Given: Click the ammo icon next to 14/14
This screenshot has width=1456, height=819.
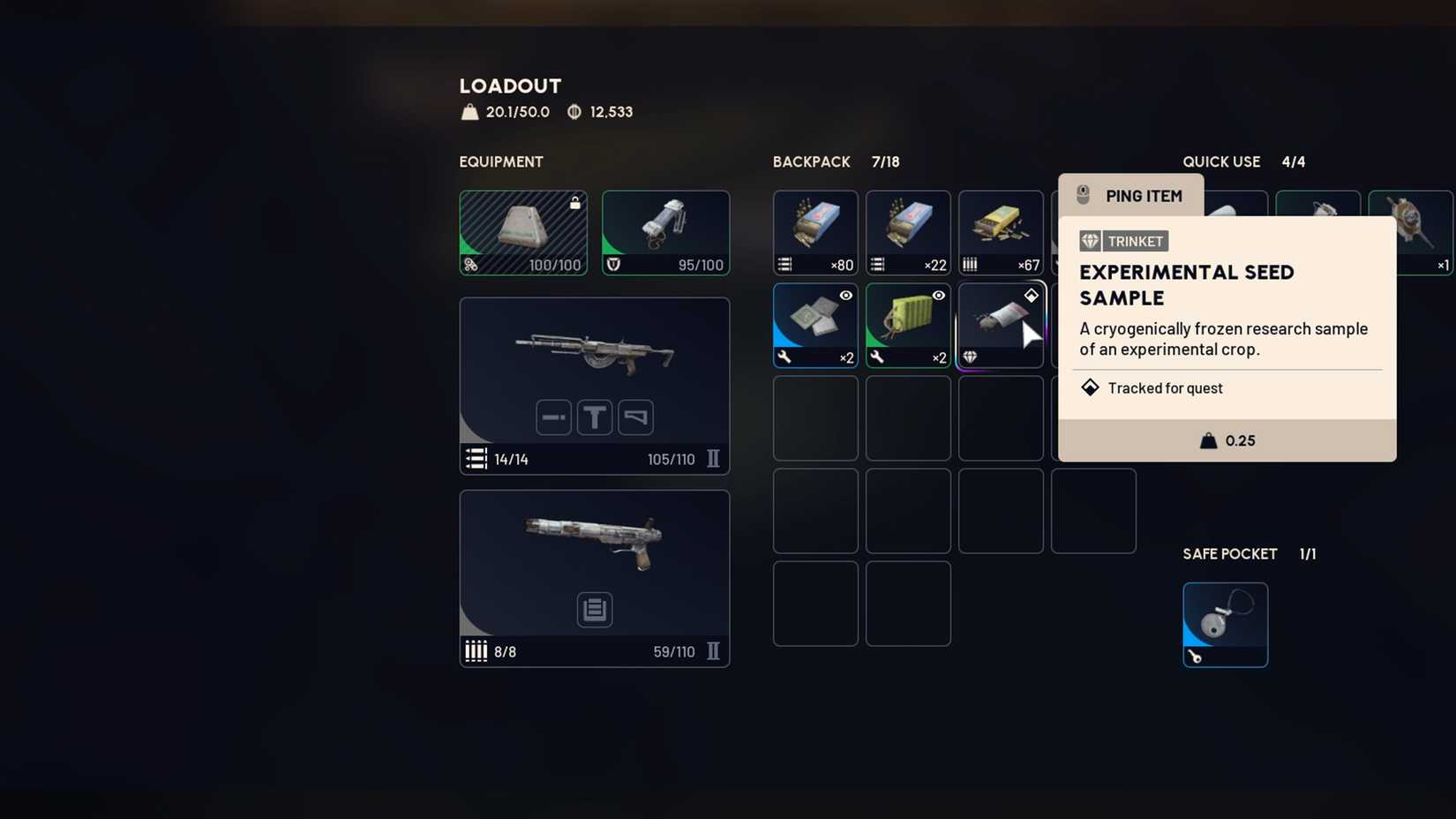Looking at the screenshot, I should (x=476, y=459).
